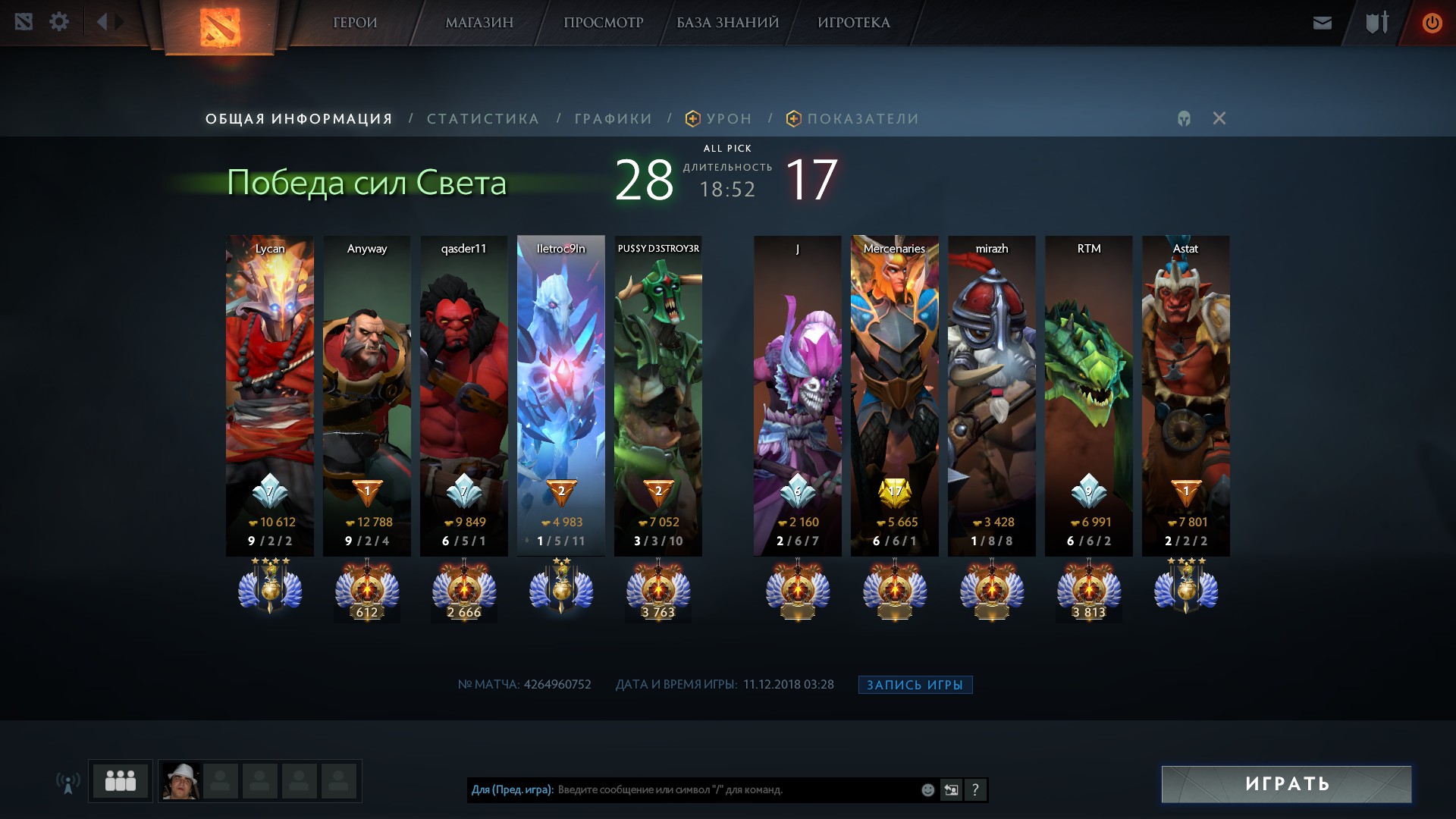Viewport: 1456px width, 819px height.
Task: Open the ИГРОТЕКА arcade section
Action: (x=853, y=23)
